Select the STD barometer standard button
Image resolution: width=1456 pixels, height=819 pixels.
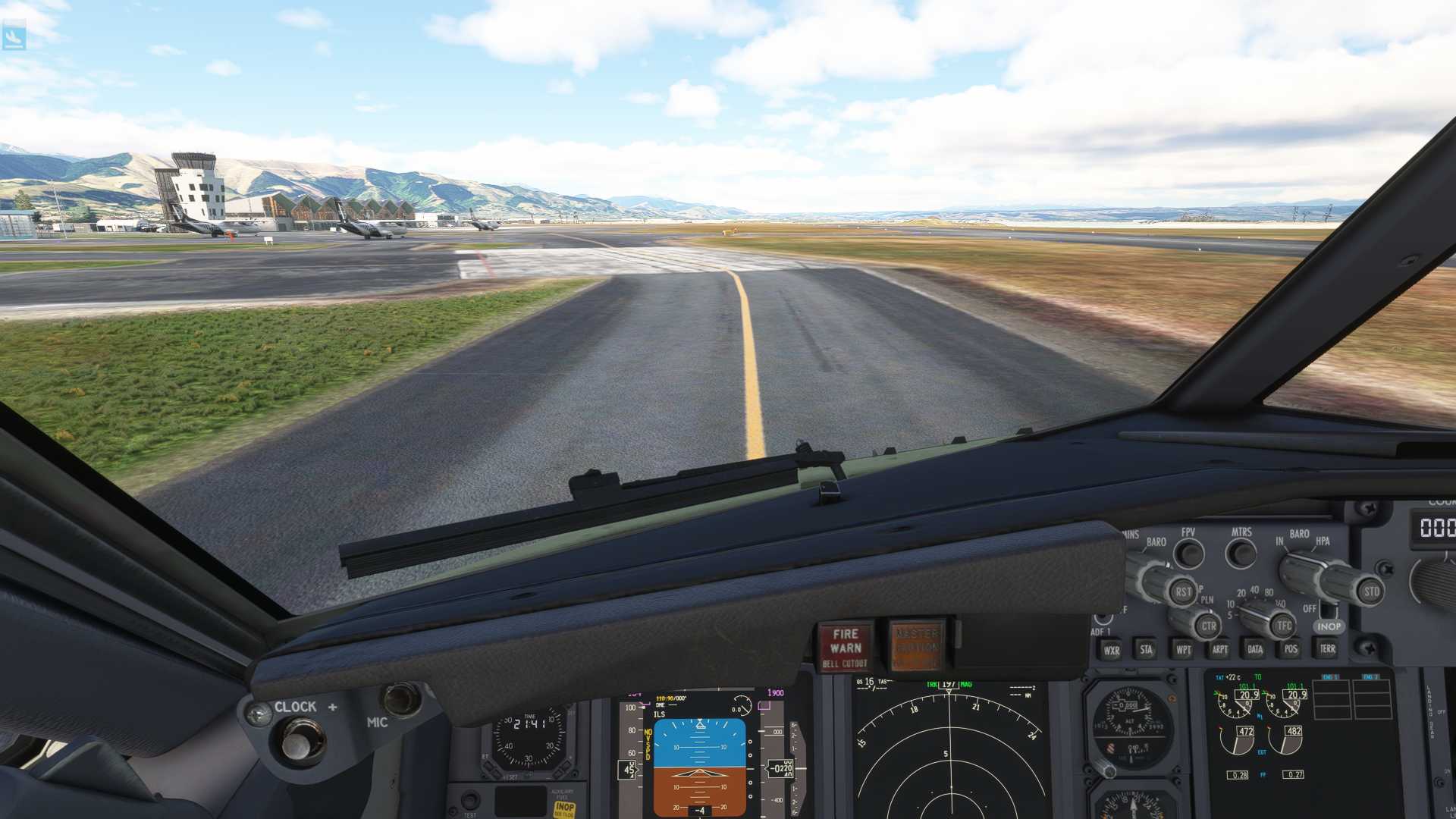tap(1371, 591)
